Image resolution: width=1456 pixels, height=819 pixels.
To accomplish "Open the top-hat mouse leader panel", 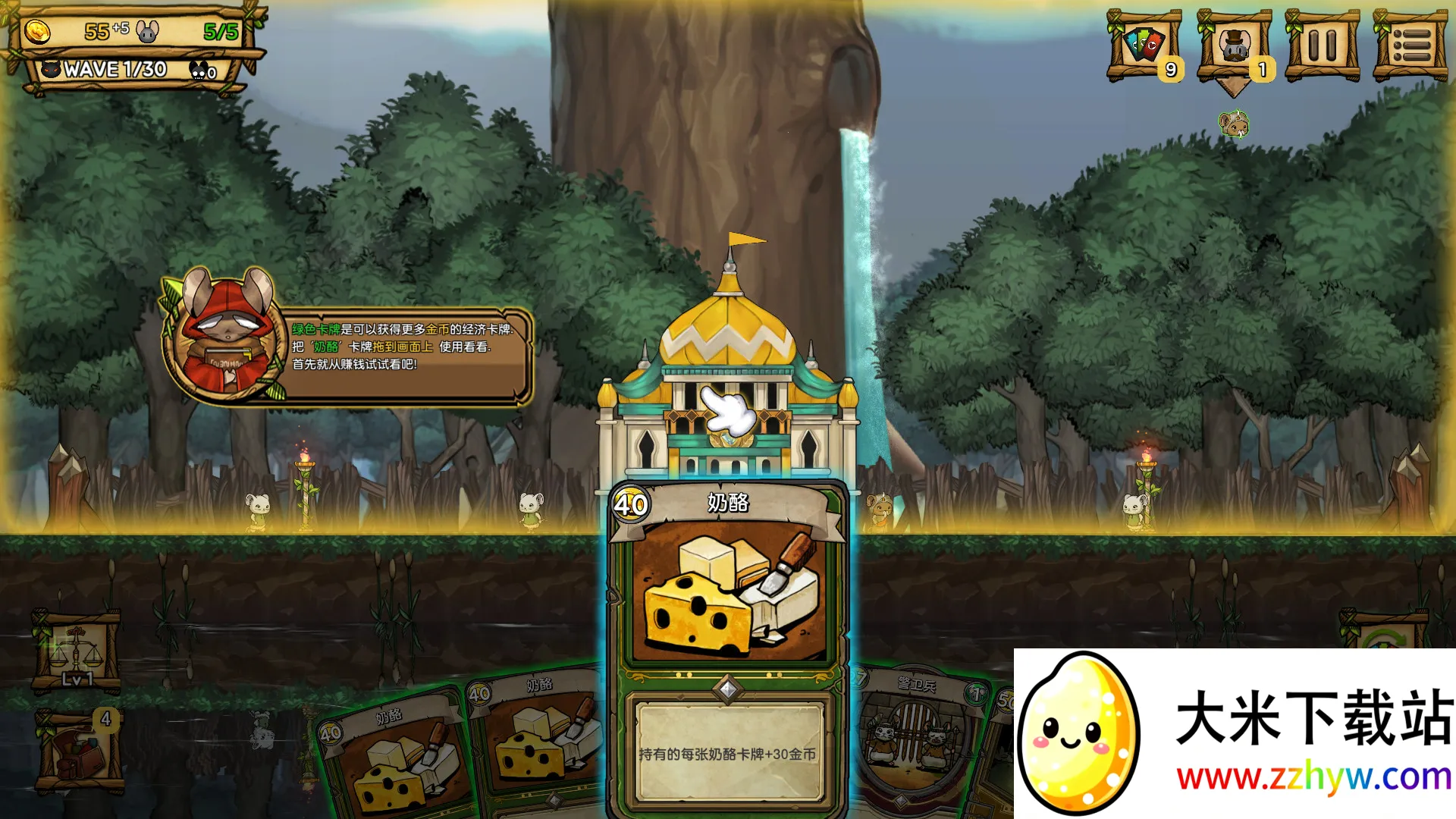I will (1234, 47).
